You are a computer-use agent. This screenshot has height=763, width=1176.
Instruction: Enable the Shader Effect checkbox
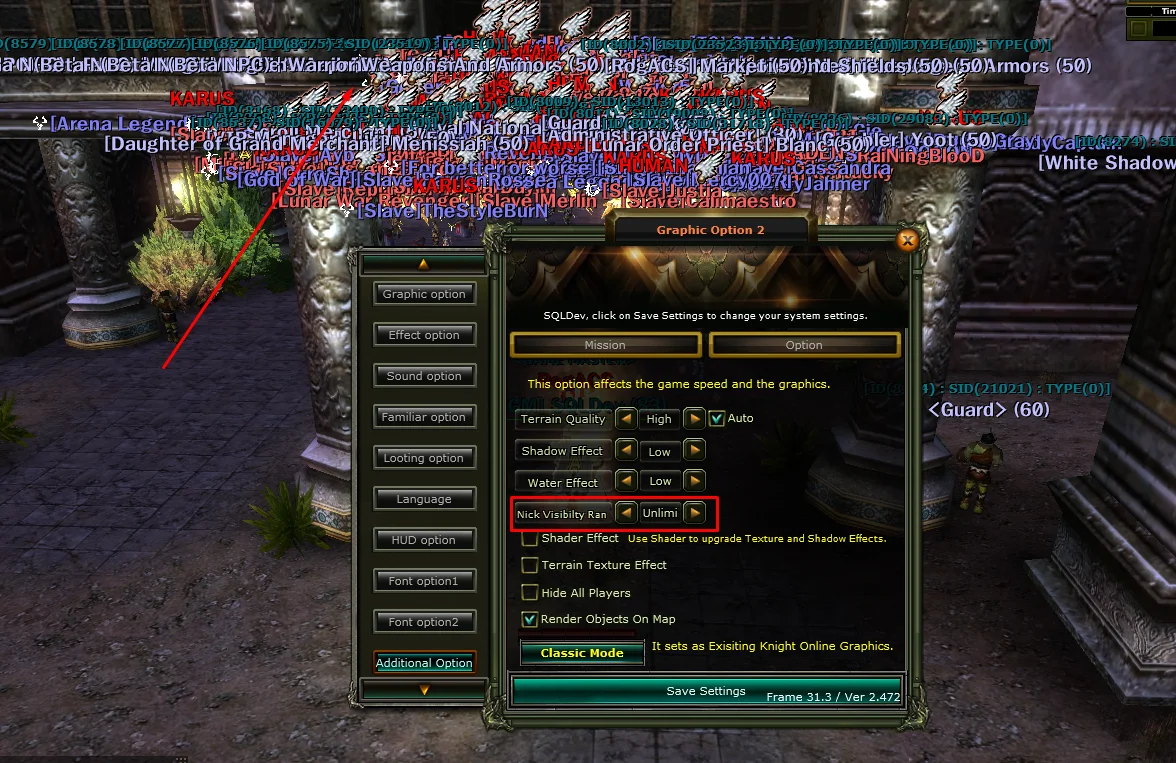[530, 539]
